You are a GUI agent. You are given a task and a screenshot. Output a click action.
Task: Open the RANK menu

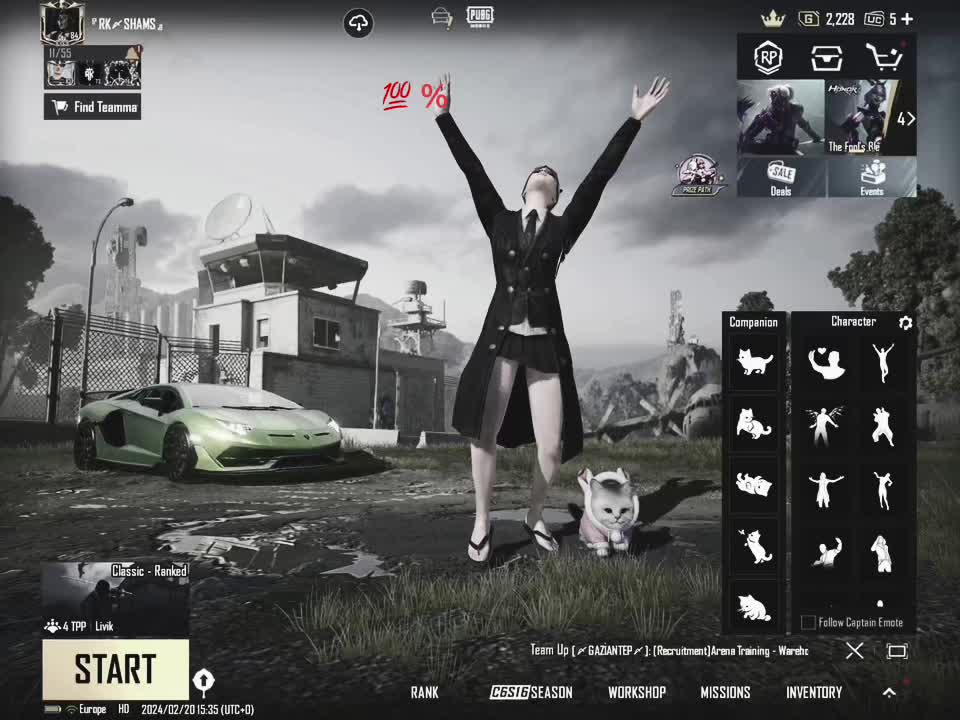click(x=424, y=692)
